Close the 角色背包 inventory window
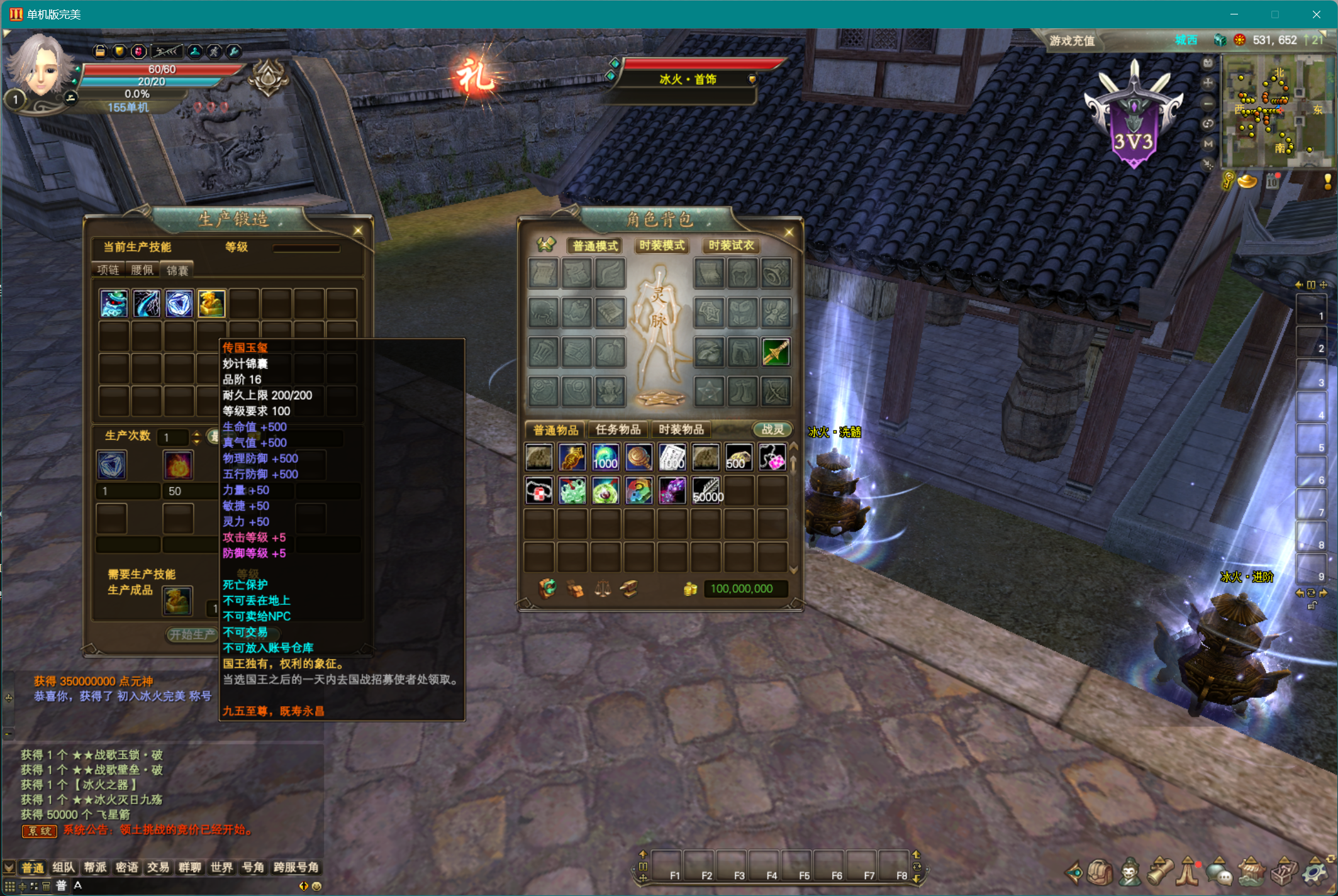Viewport: 1338px width, 896px height. pos(789,232)
